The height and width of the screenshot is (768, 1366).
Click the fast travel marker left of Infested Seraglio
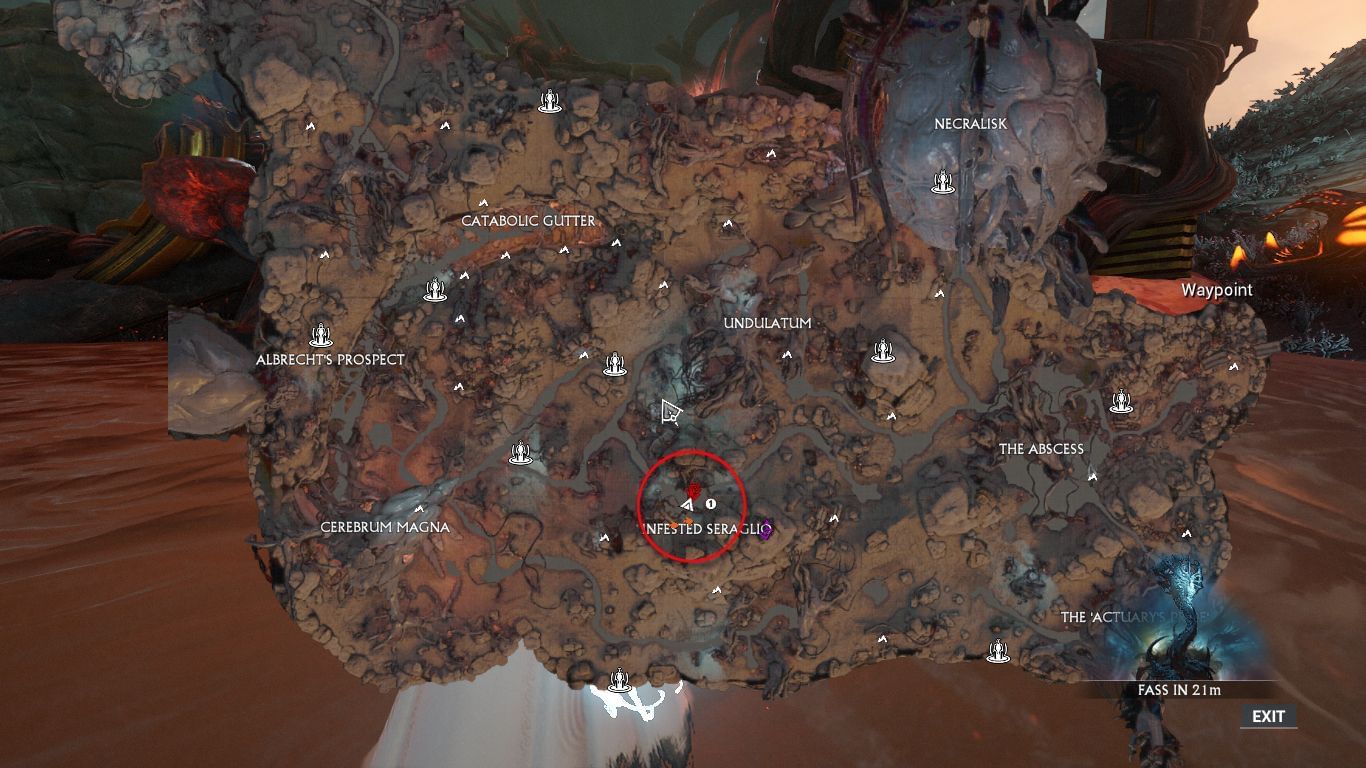pyautogui.click(x=519, y=453)
